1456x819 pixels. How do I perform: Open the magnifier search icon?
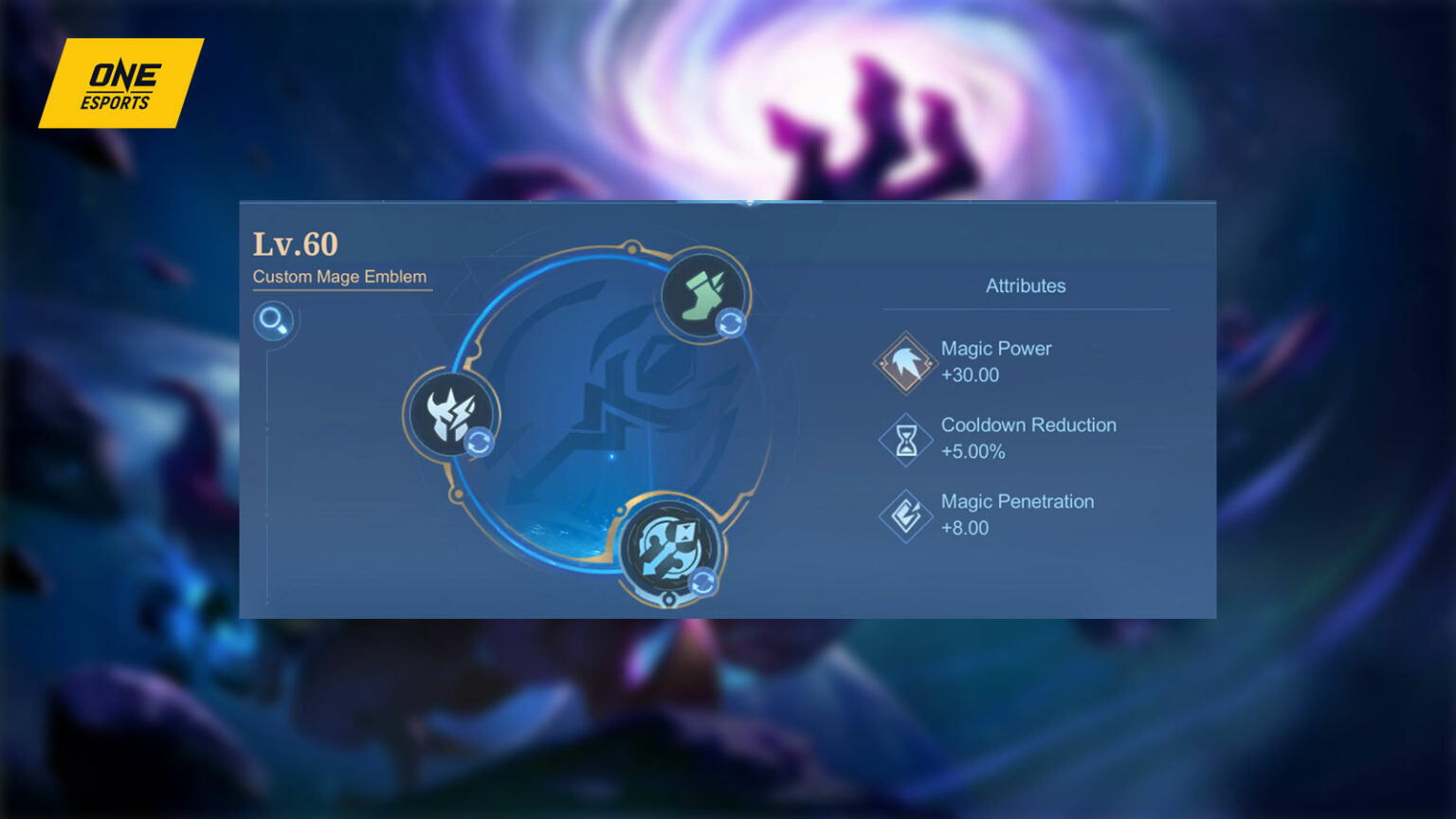click(275, 321)
